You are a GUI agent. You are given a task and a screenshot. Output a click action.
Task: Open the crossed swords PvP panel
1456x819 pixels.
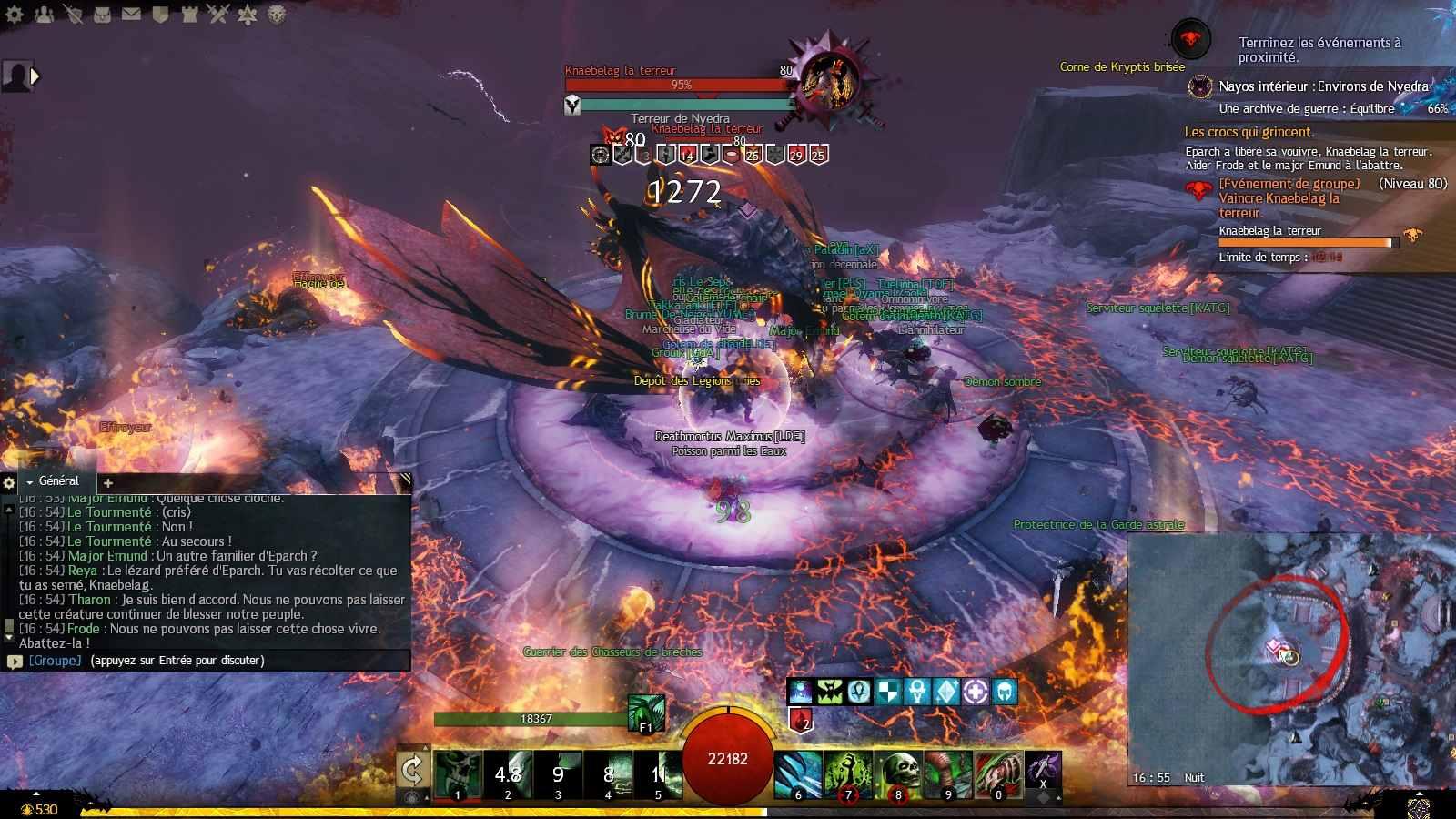coord(217,14)
